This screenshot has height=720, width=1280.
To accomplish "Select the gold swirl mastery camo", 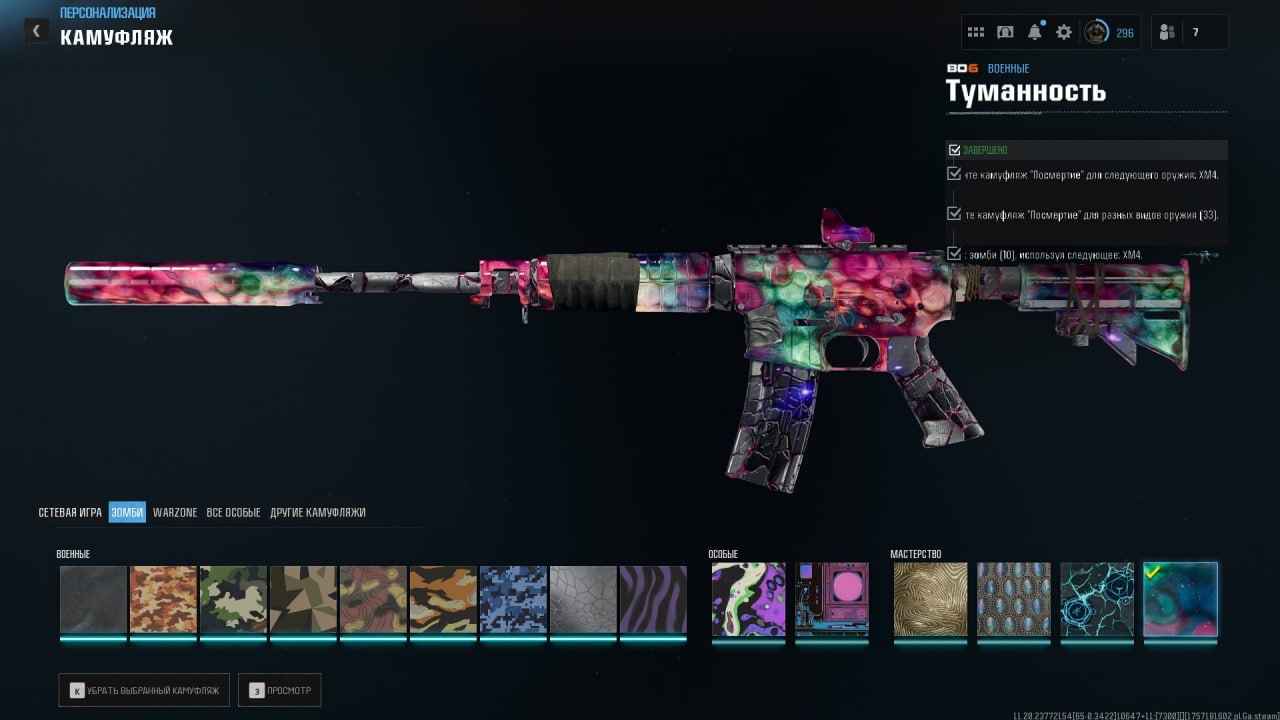I will (x=930, y=600).
